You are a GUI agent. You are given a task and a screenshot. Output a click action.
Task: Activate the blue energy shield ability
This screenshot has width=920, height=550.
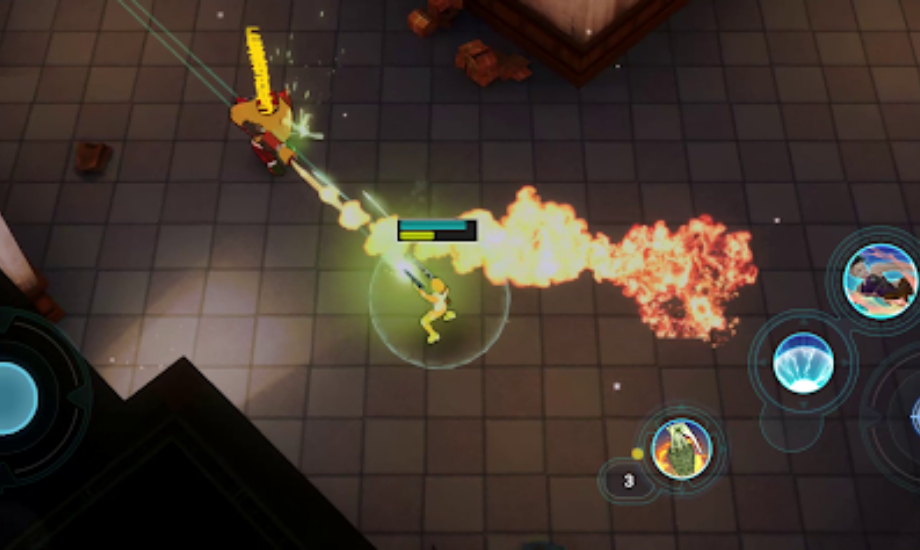(x=803, y=362)
